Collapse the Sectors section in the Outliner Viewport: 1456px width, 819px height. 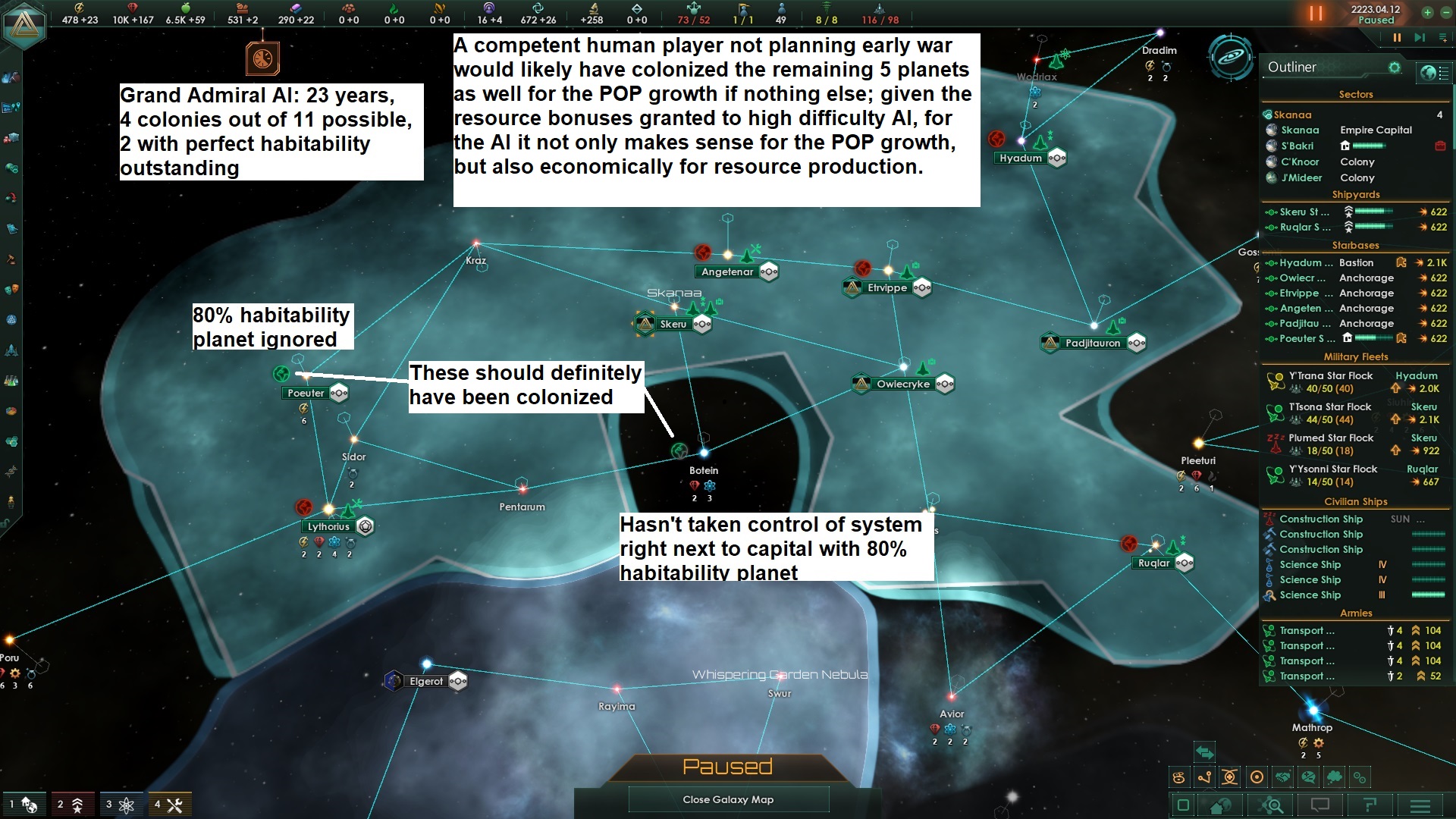[1356, 94]
